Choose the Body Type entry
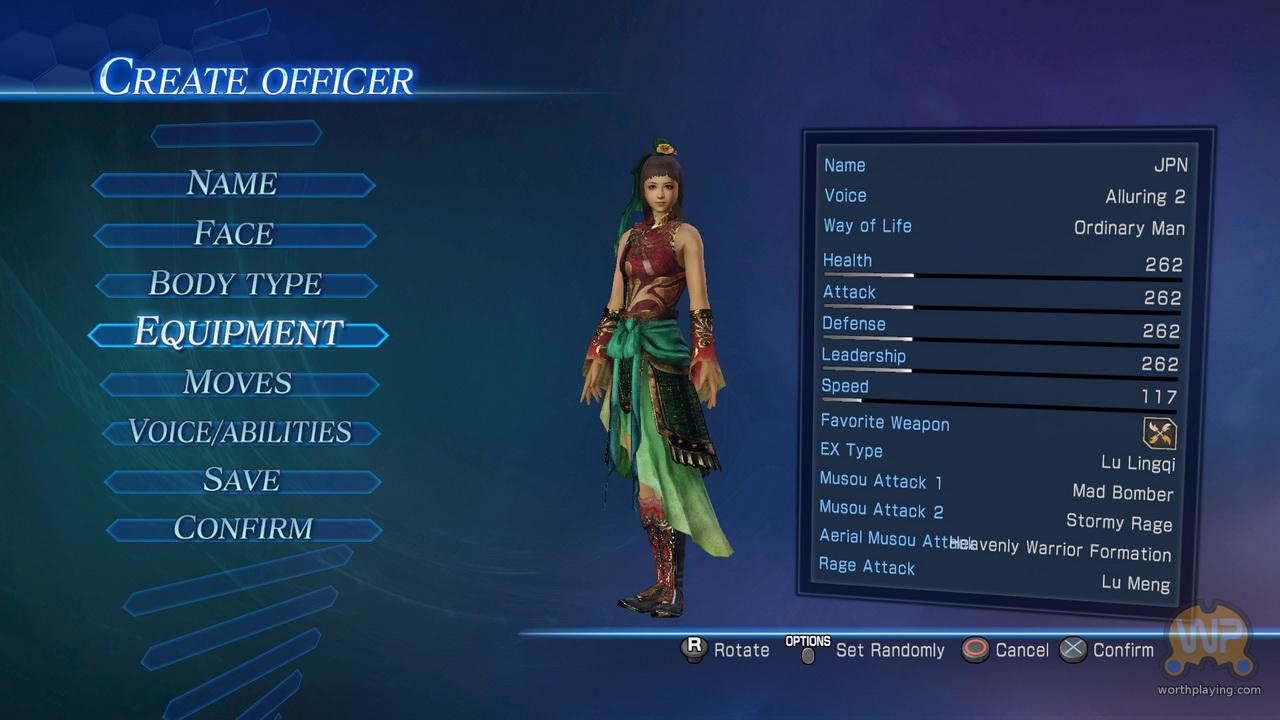Viewport: 1280px width, 720px height. [x=236, y=284]
